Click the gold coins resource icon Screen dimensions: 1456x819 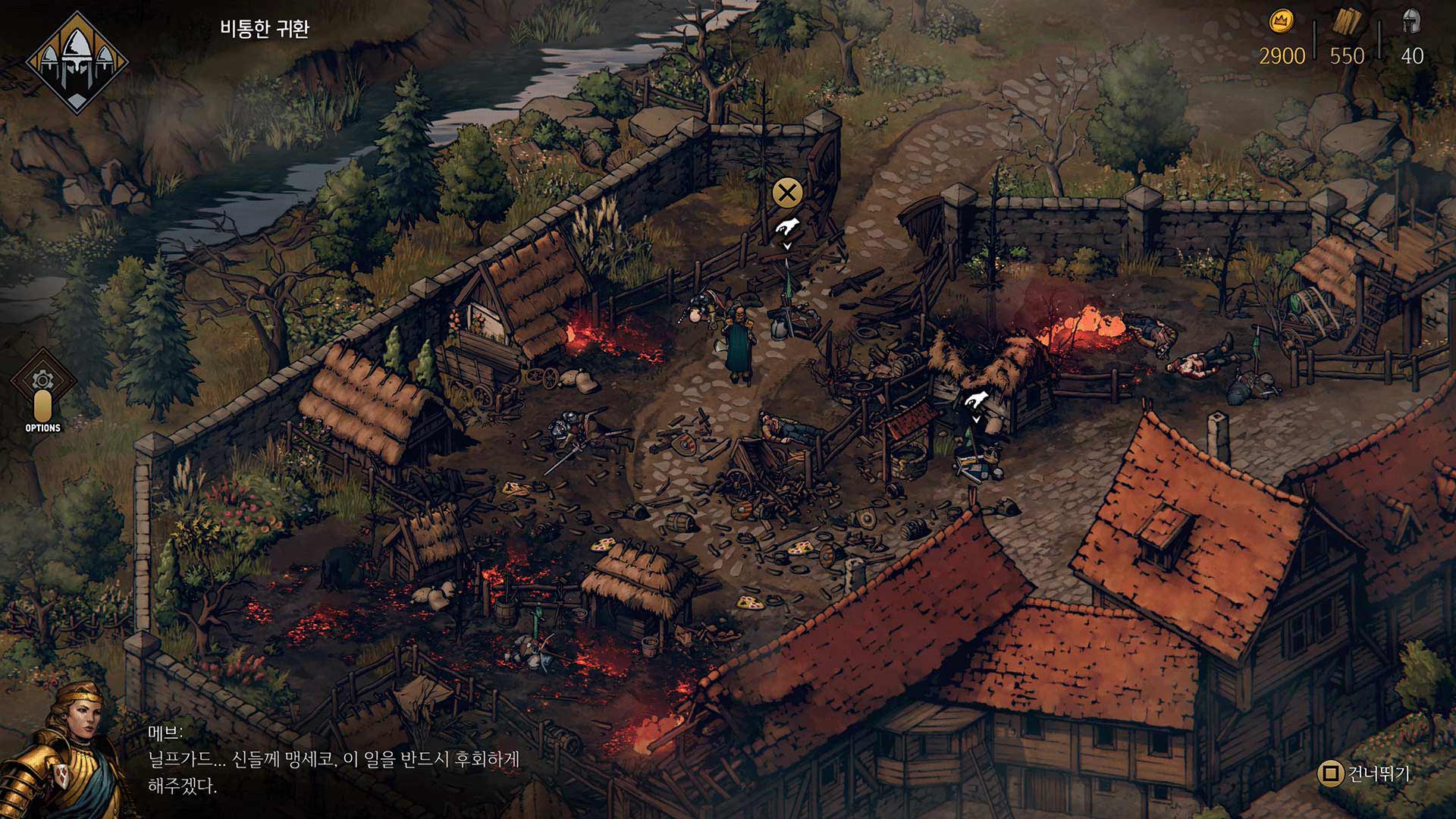coord(1280,21)
